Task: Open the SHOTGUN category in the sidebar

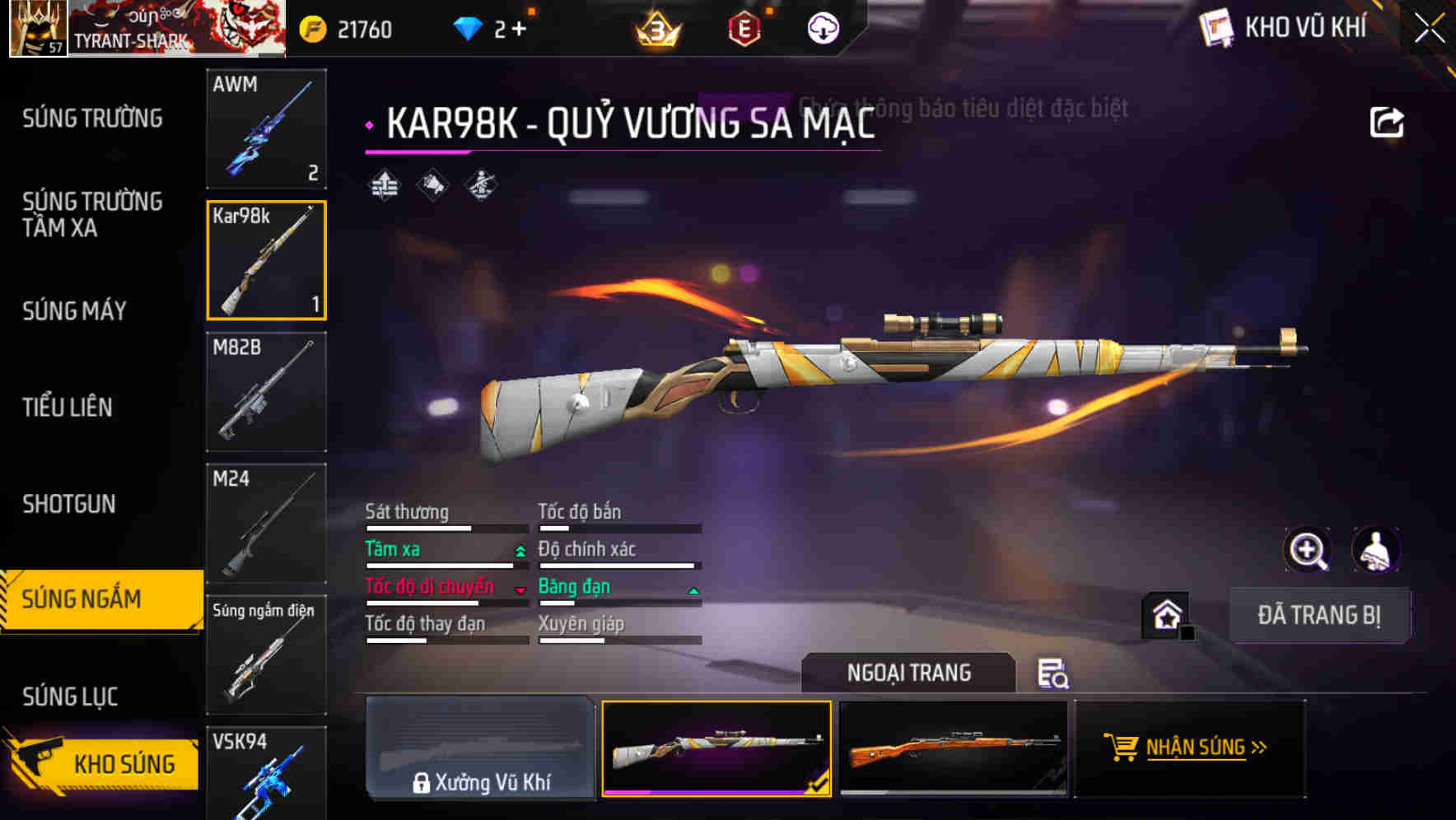Action: (x=69, y=503)
